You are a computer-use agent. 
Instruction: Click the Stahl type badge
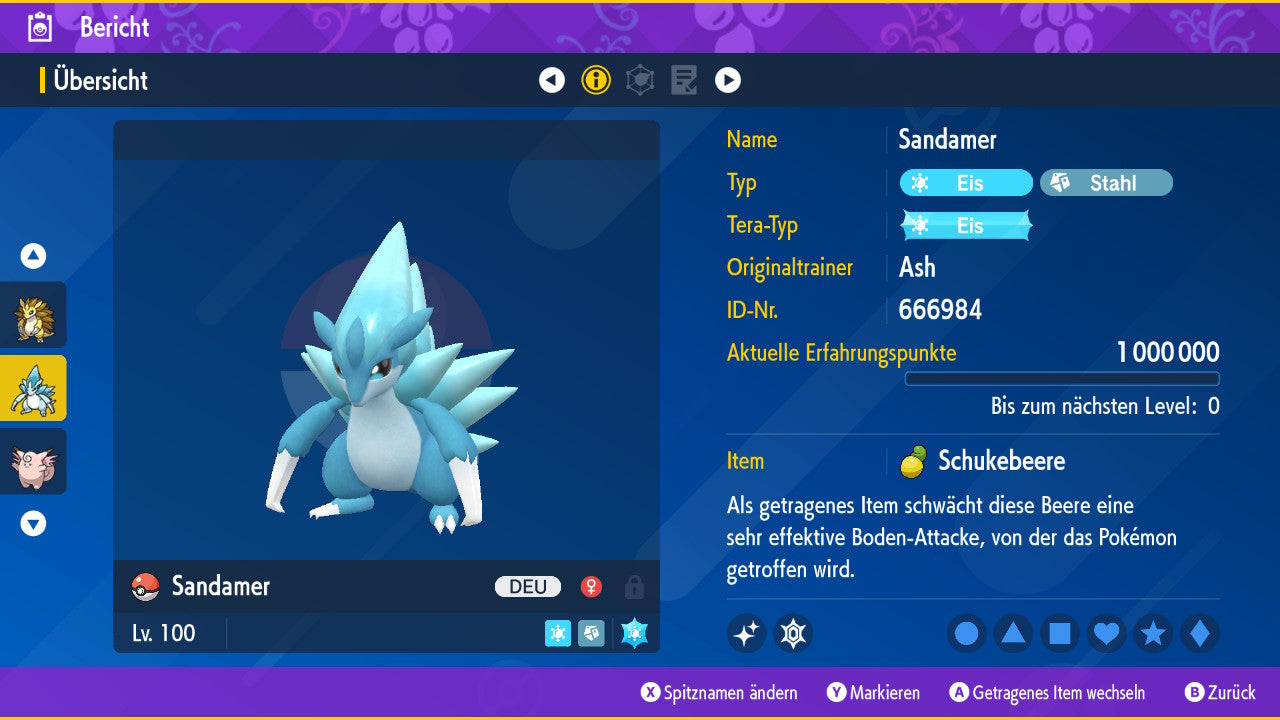(x=1106, y=183)
